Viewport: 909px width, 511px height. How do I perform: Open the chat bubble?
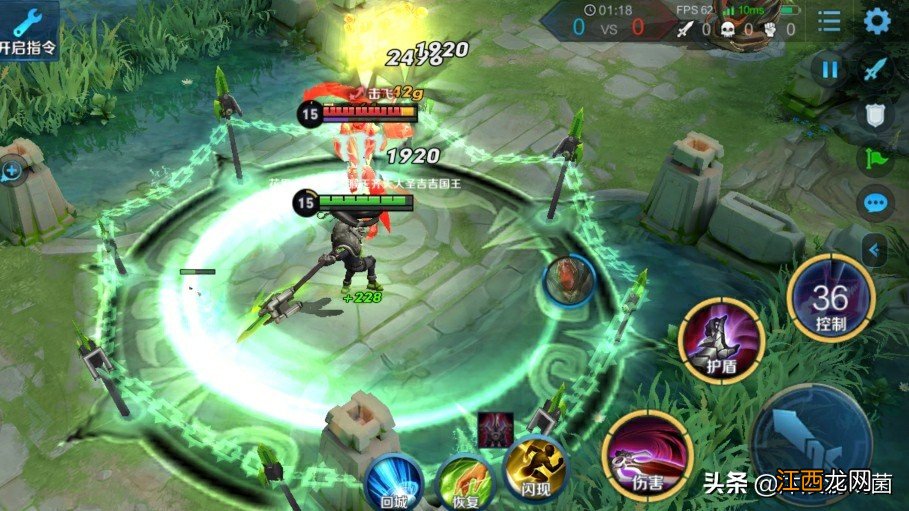pyautogui.click(x=876, y=205)
